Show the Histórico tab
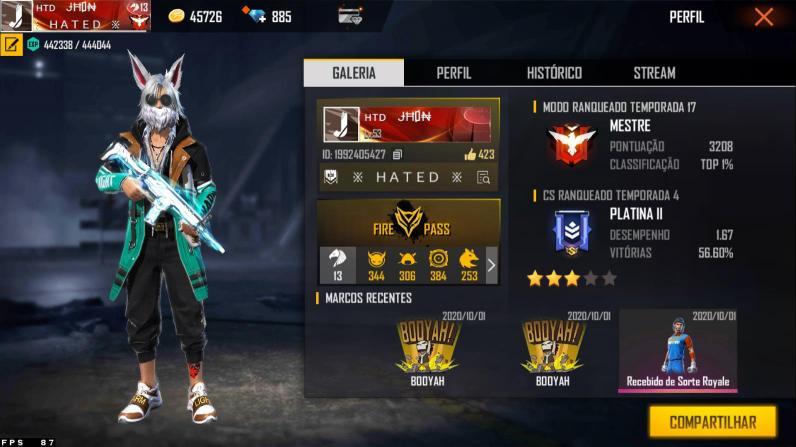Viewport: 796px width, 447px height. pyautogui.click(x=554, y=73)
